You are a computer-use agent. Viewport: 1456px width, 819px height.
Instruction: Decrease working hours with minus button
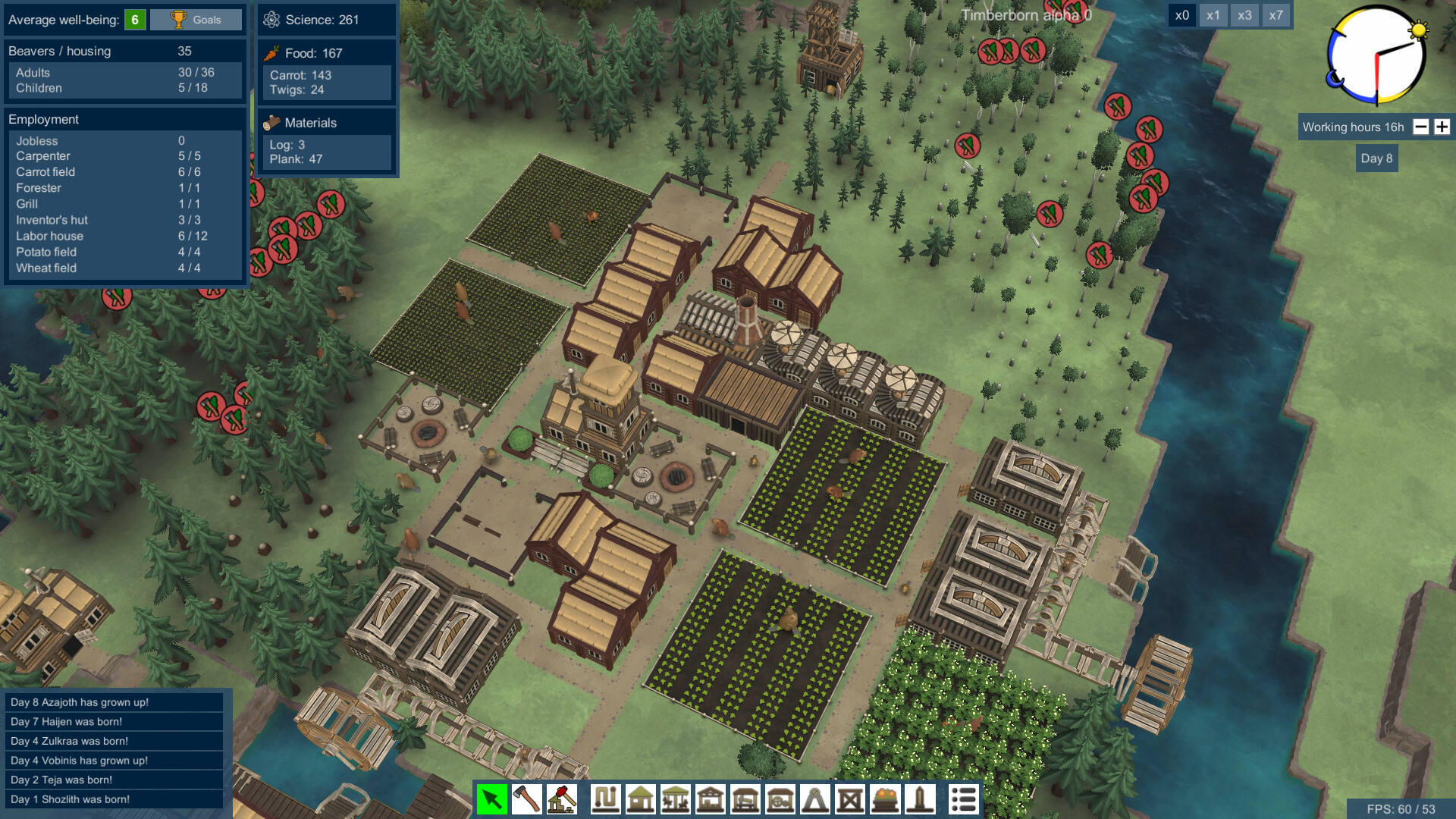coord(1421,127)
